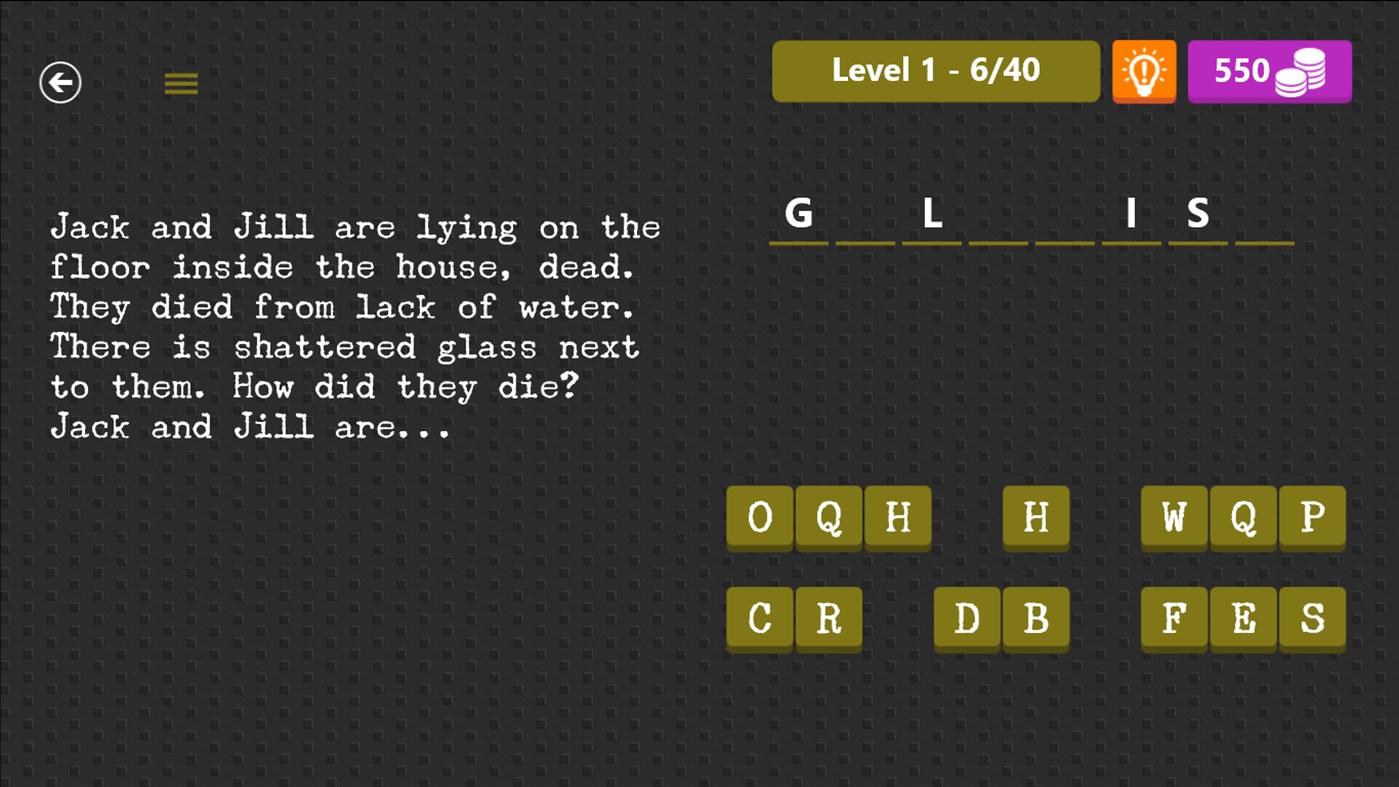Choose the letter R tile
The image size is (1399, 787).
click(x=828, y=619)
